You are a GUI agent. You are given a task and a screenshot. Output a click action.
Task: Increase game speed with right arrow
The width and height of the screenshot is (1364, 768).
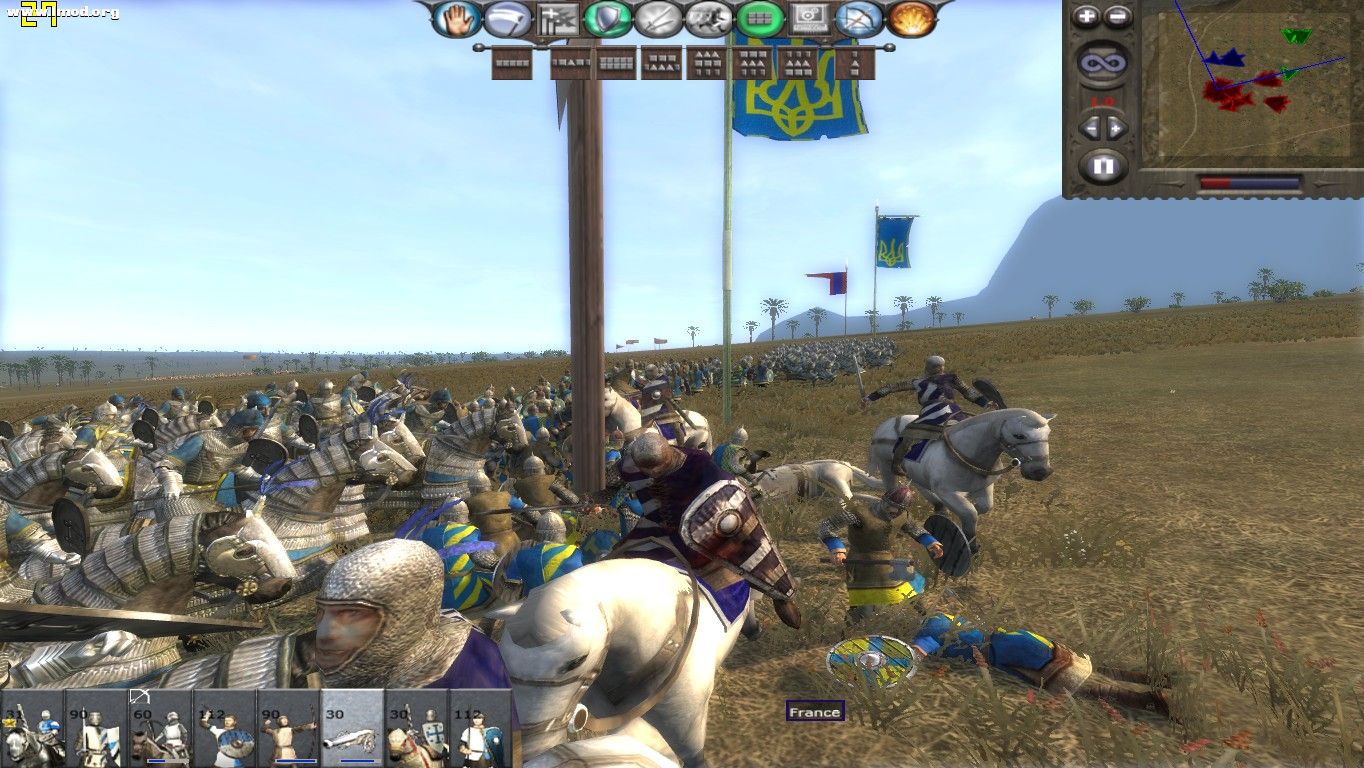coord(1114,127)
